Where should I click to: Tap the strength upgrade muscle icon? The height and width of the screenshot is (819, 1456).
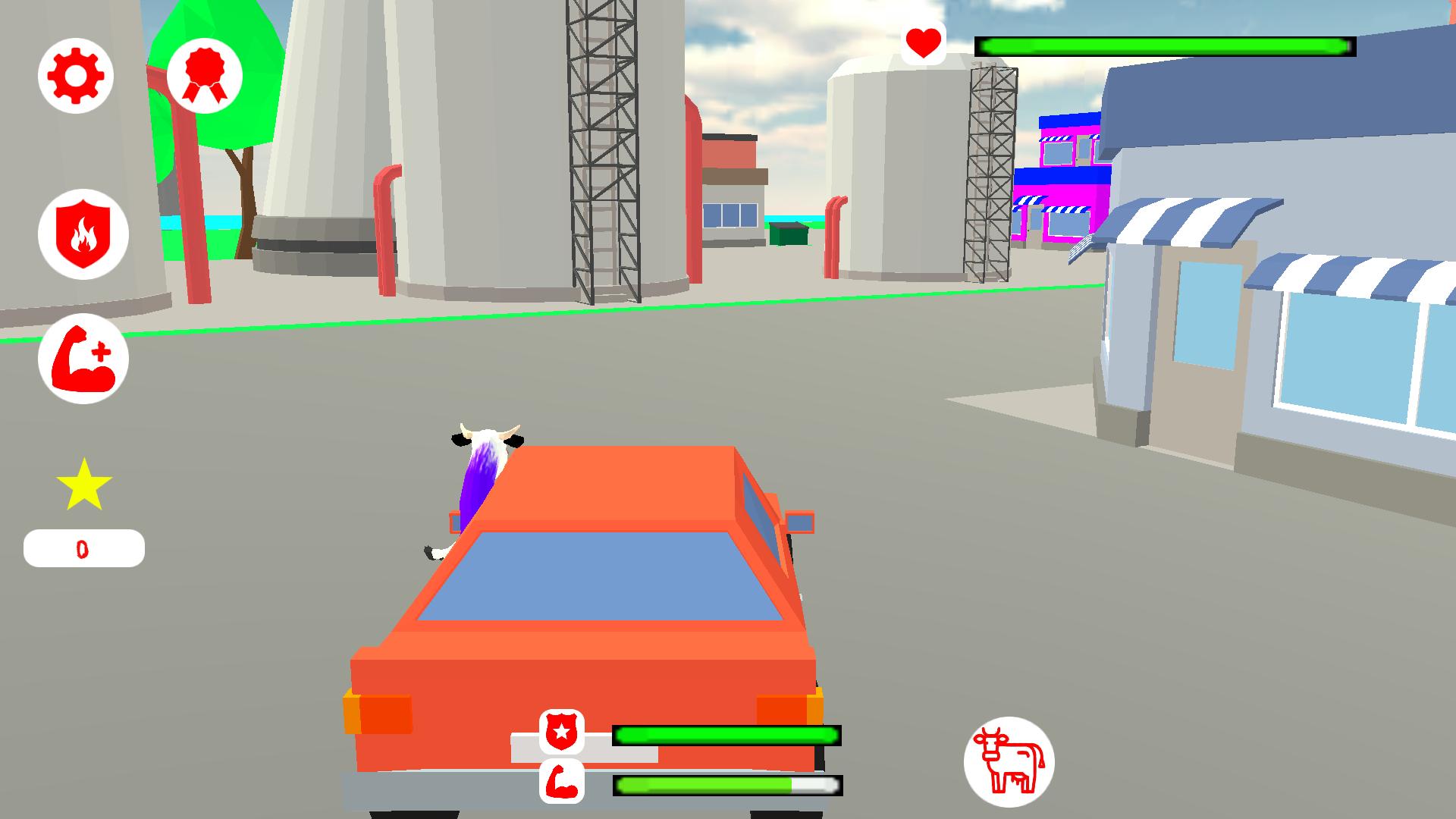click(83, 358)
